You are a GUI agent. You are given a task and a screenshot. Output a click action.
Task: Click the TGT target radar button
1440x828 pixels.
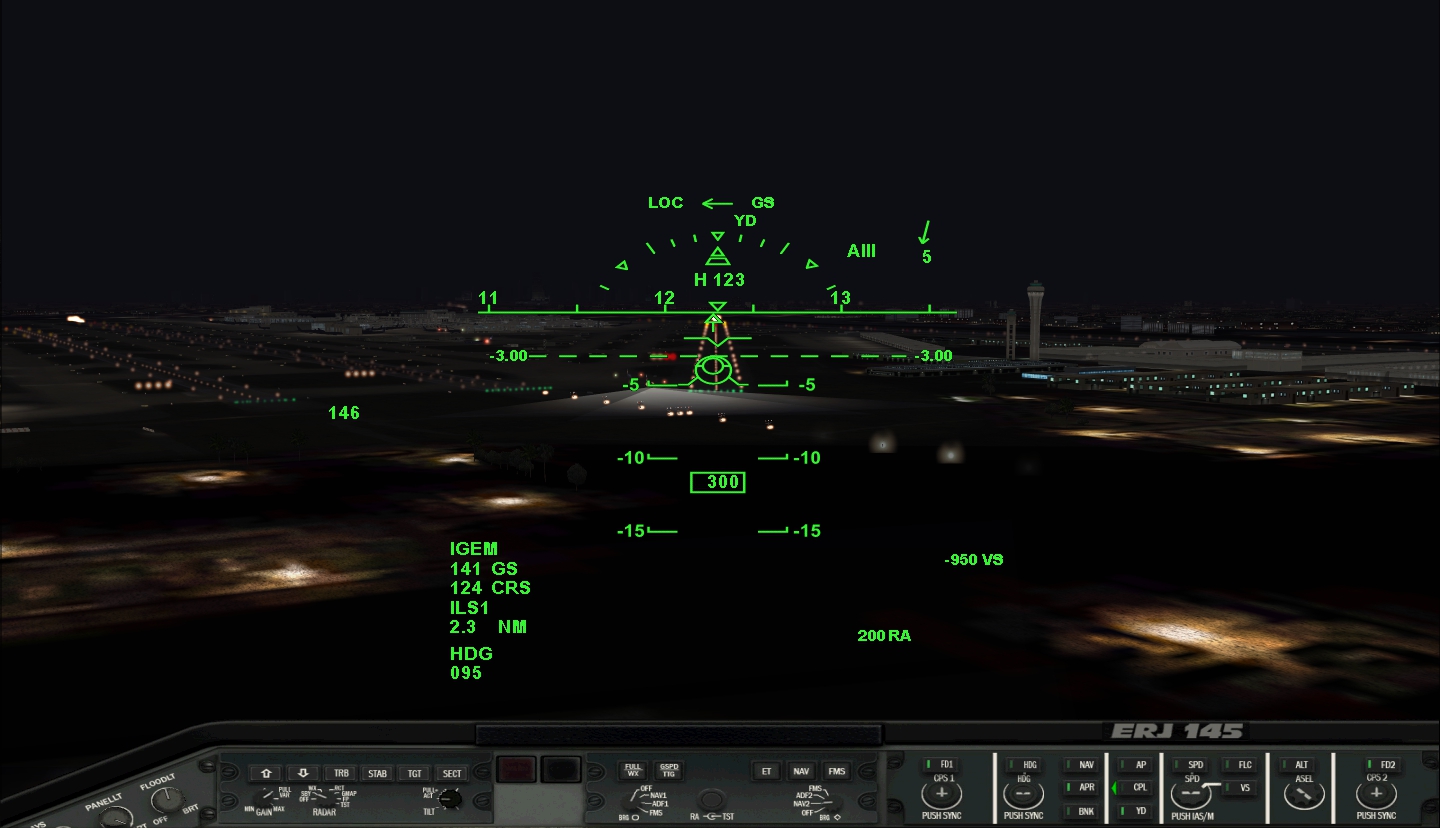click(x=415, y=773)
